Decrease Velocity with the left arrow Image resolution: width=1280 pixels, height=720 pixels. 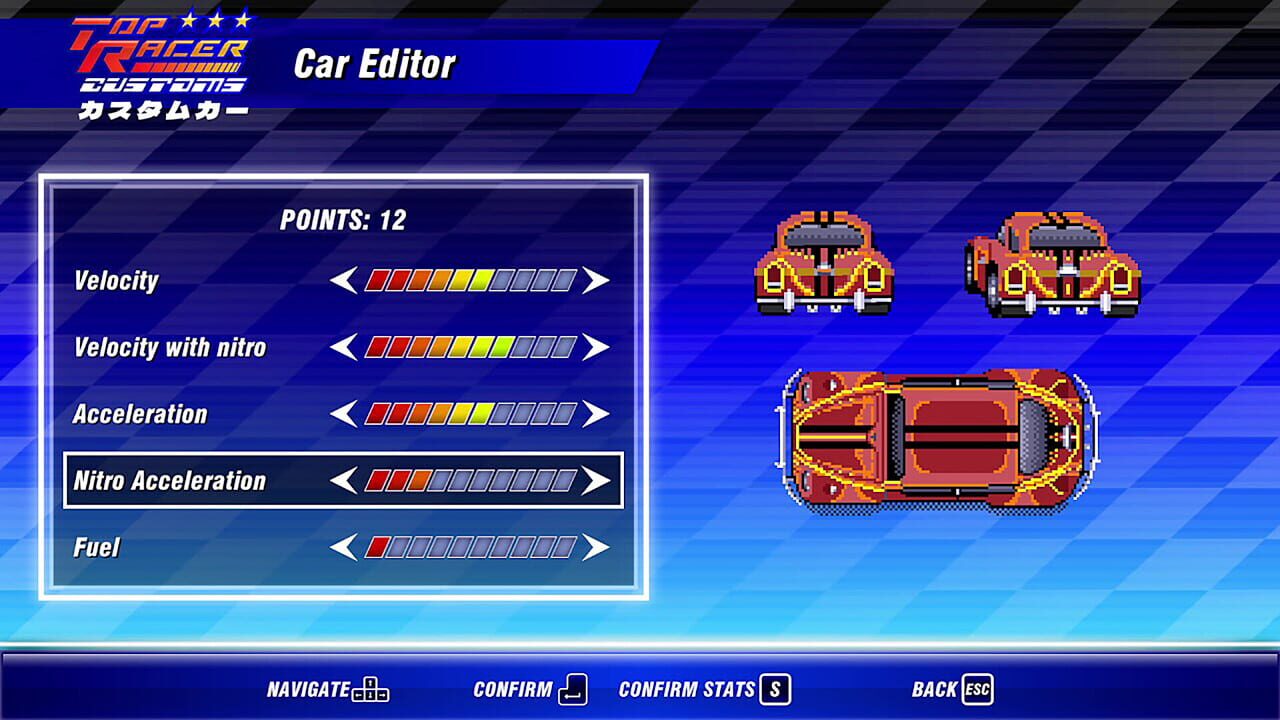pos(343,281)
